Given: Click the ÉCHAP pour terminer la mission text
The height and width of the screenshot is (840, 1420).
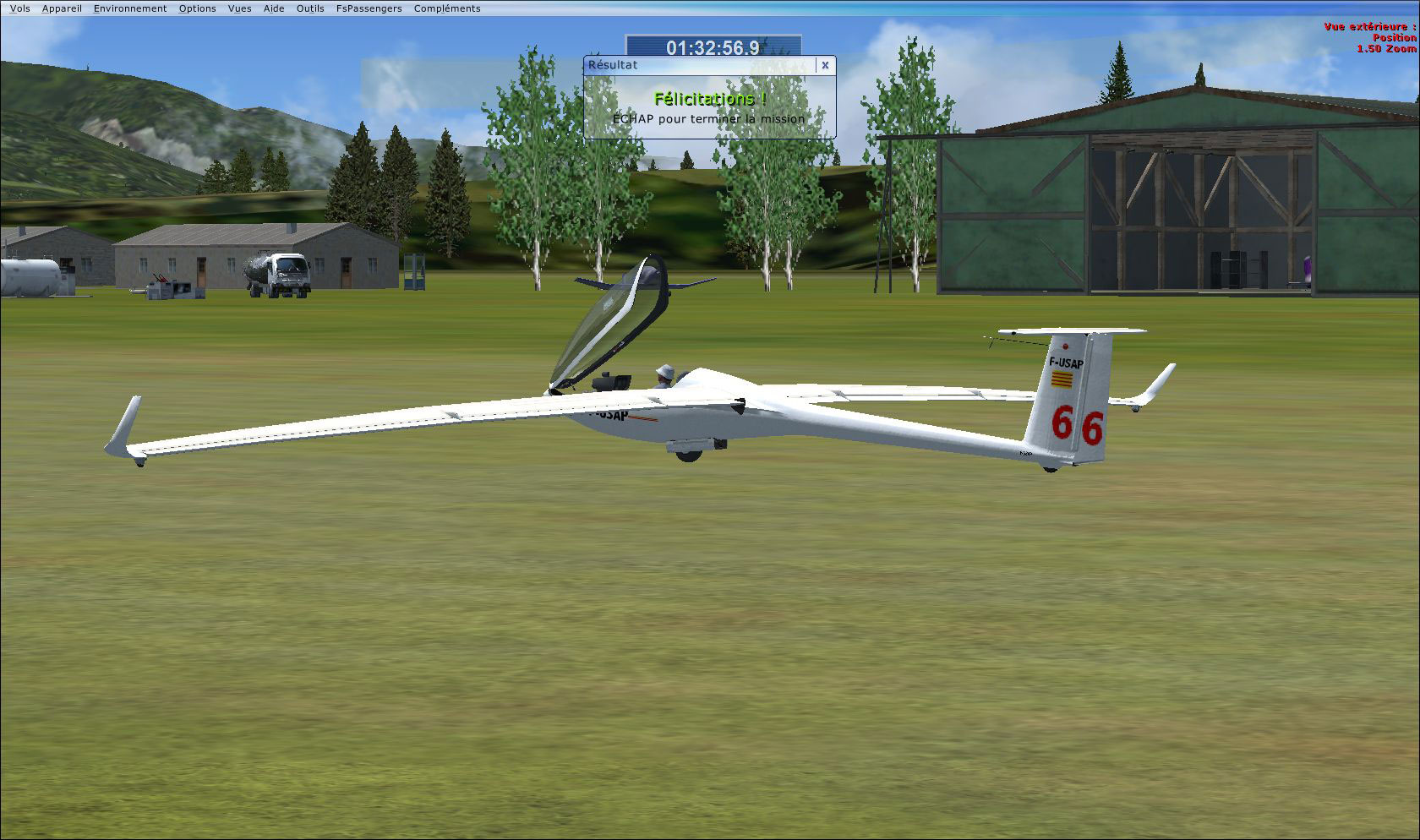Looking at the screenshot, I should pos(709,119).
